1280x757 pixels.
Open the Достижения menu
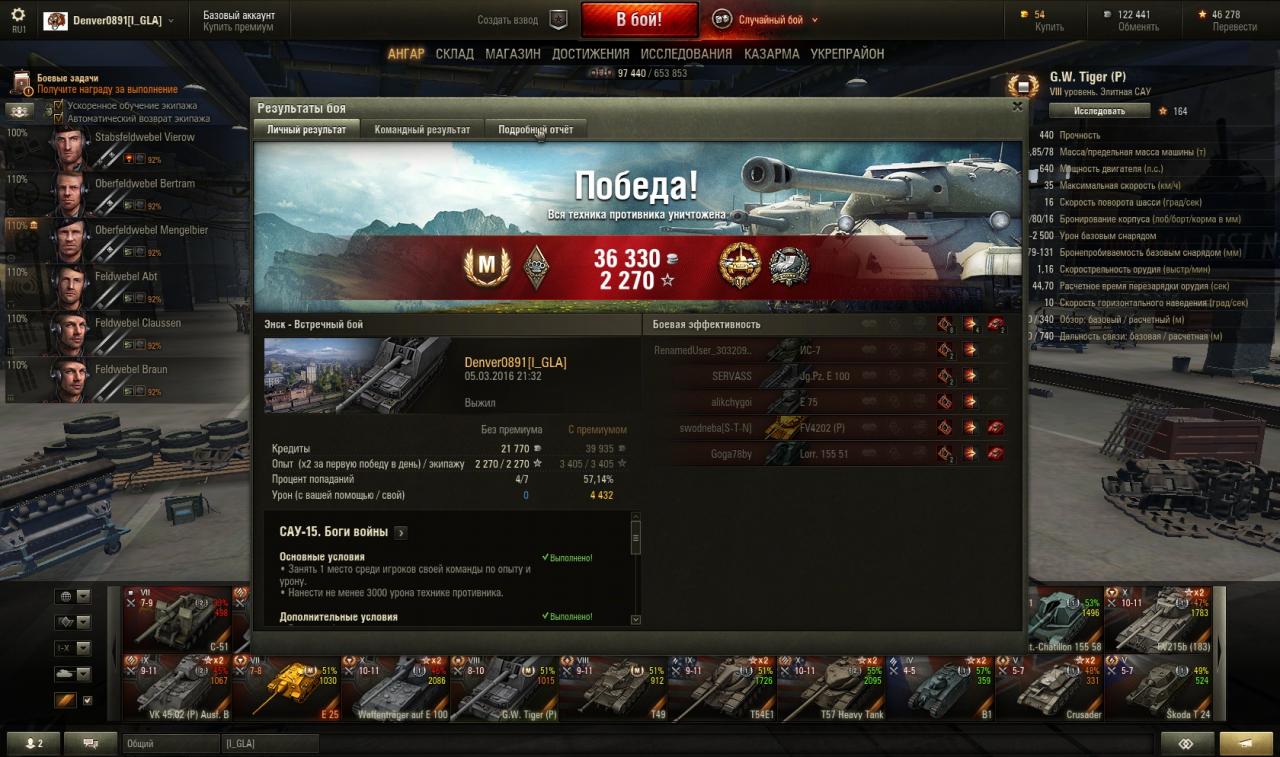pos(590,54)
